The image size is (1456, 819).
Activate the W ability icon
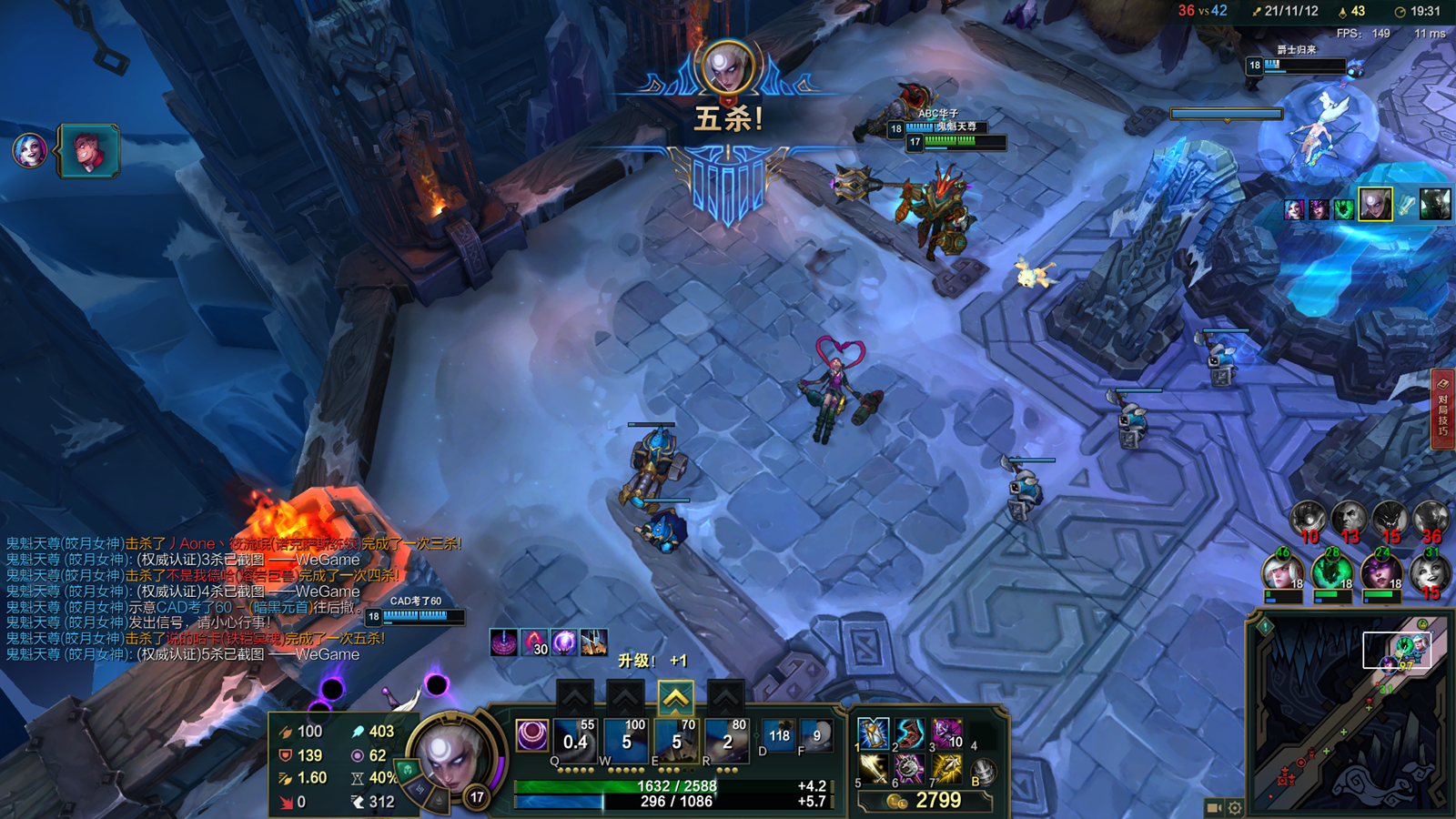point(626,739)
